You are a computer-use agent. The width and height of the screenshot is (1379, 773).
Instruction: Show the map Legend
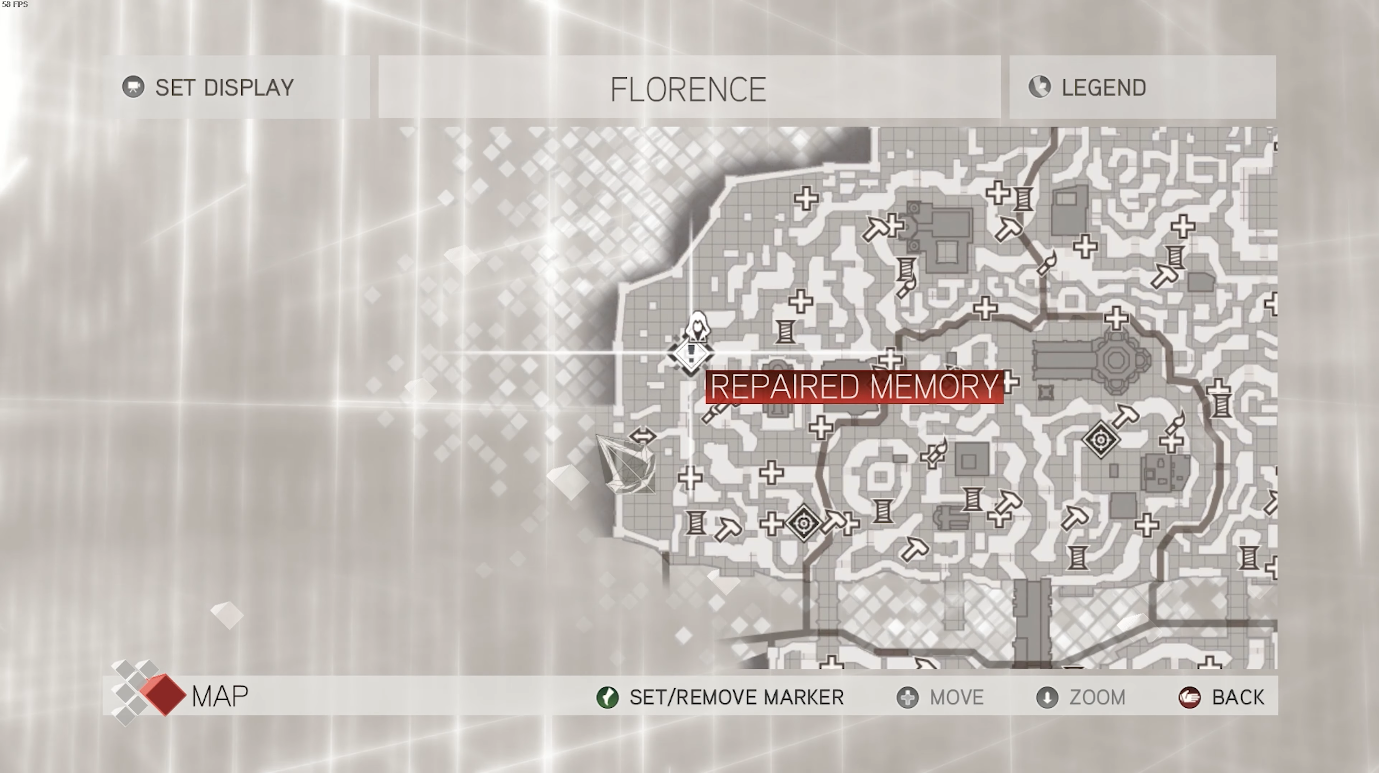click(1088, 88)
